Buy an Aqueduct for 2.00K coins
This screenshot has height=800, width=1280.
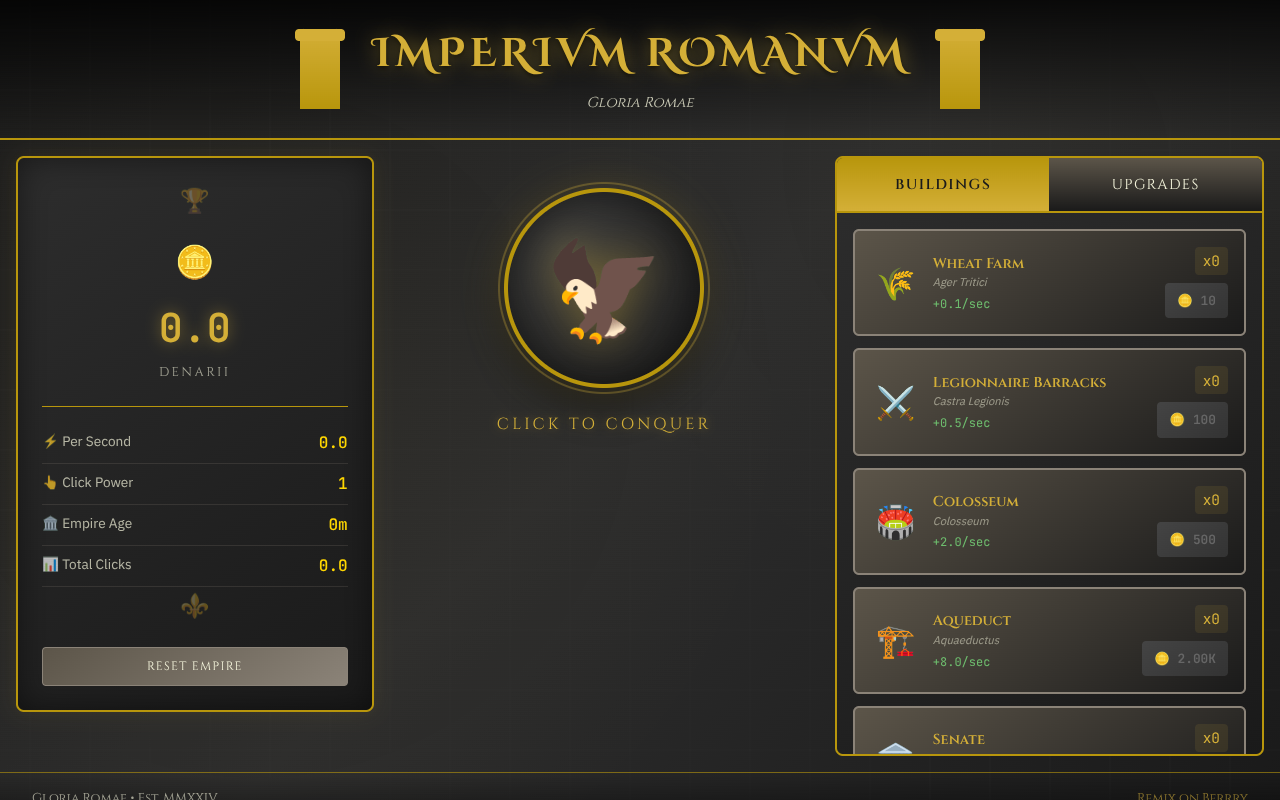[x=1185, y=658]
